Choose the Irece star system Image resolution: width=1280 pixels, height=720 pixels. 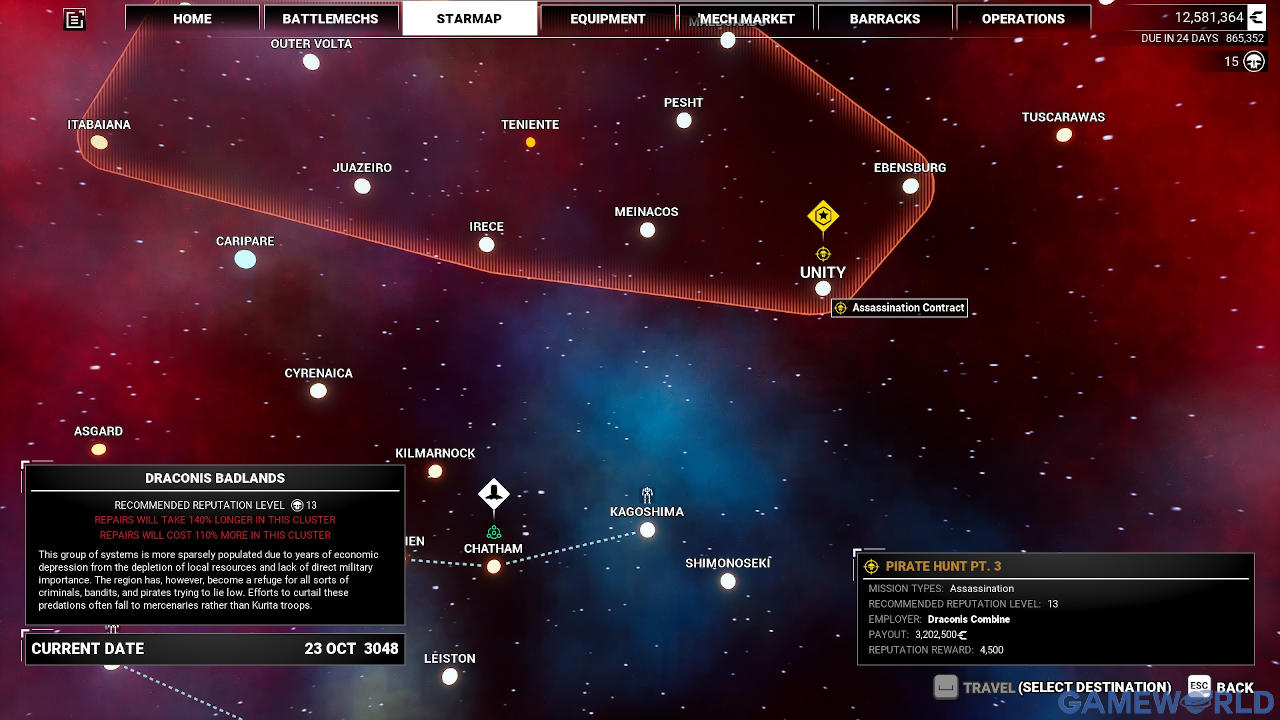[486, 244]
